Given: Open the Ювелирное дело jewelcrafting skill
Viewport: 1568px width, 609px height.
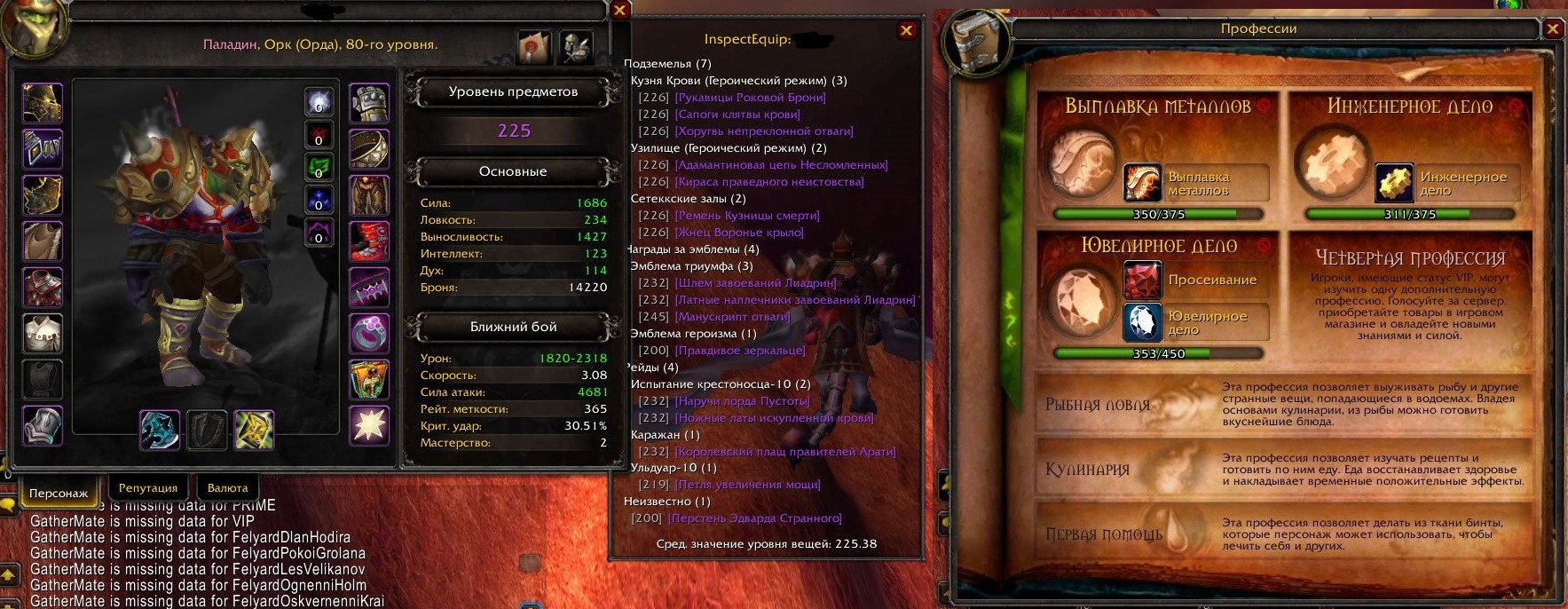Looking at the screenshot, I should pyautogui.click(x=1143, y=322).
